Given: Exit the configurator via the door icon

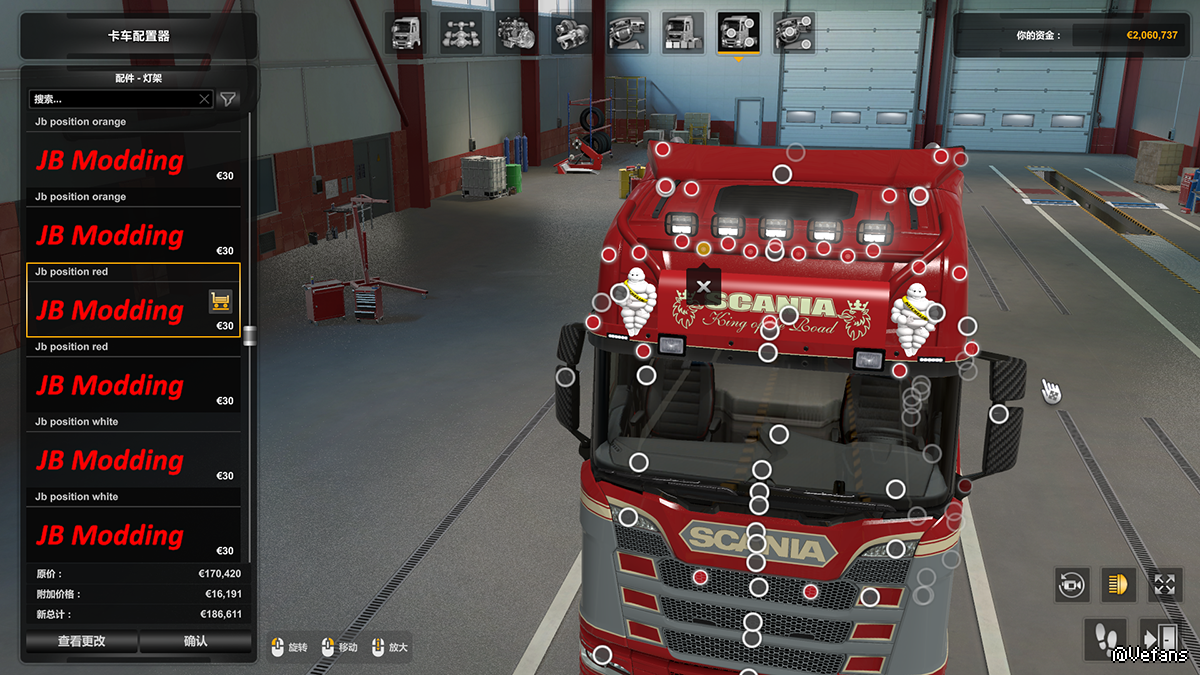Looking at the screenshot, I should click(x=1160, y=637).
